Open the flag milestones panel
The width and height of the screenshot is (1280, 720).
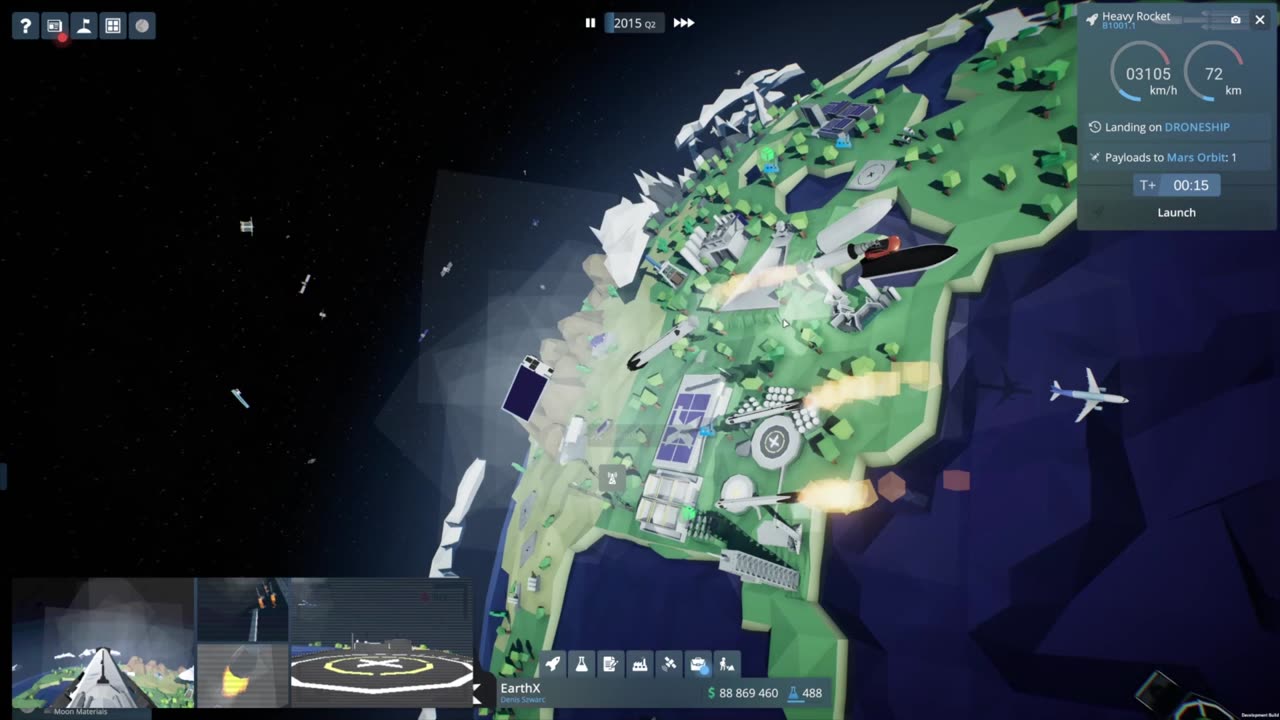84,26
